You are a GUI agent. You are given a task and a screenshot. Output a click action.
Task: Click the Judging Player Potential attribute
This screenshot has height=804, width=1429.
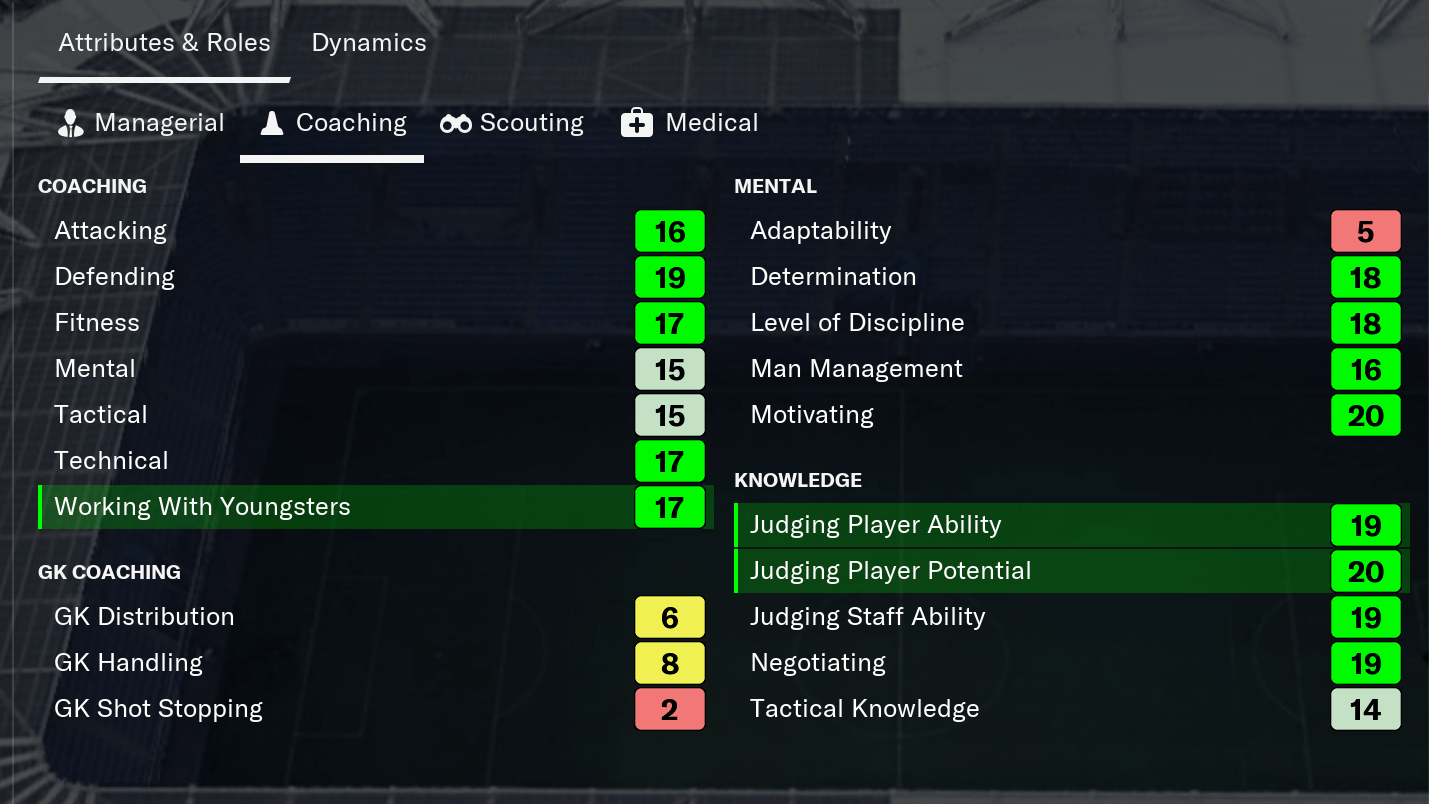tap(891, 571)
